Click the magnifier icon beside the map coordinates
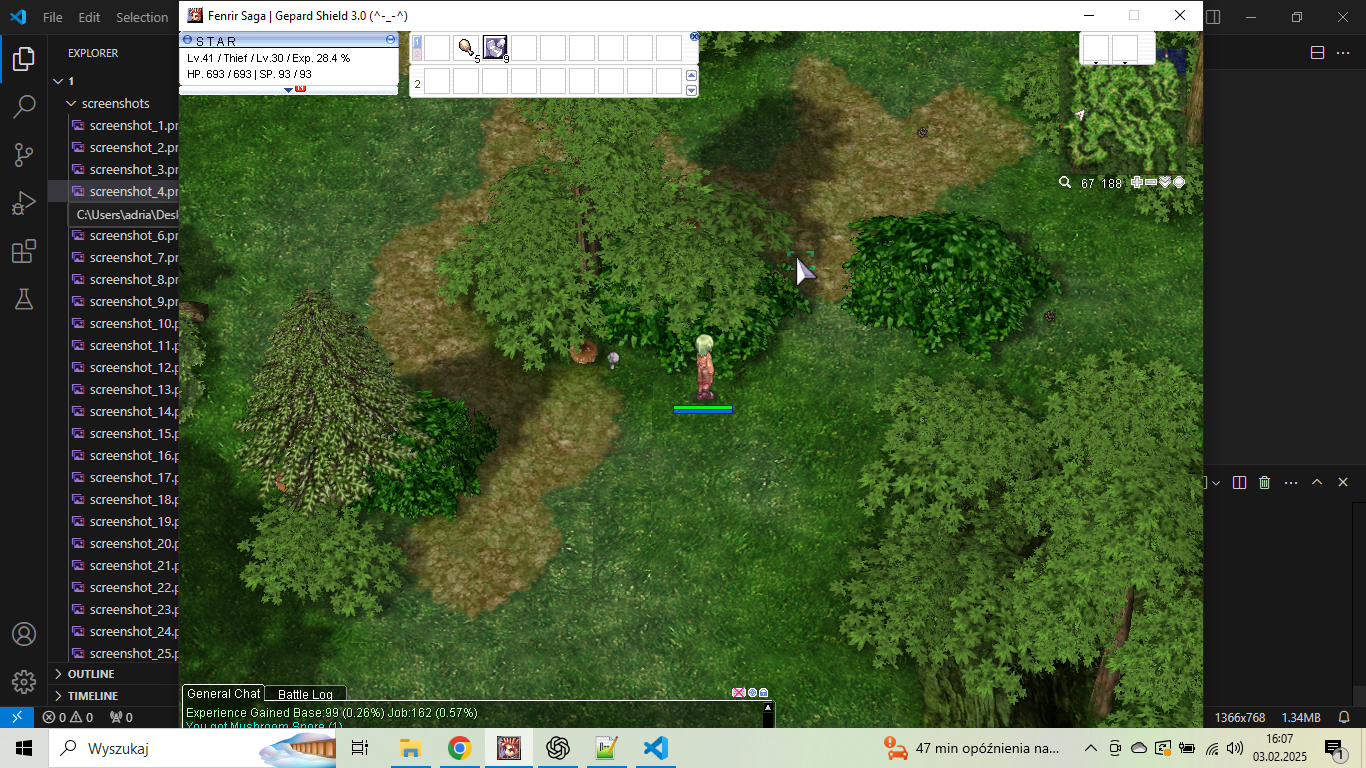The image size is (1366, 768). [x=1064, y=182]
